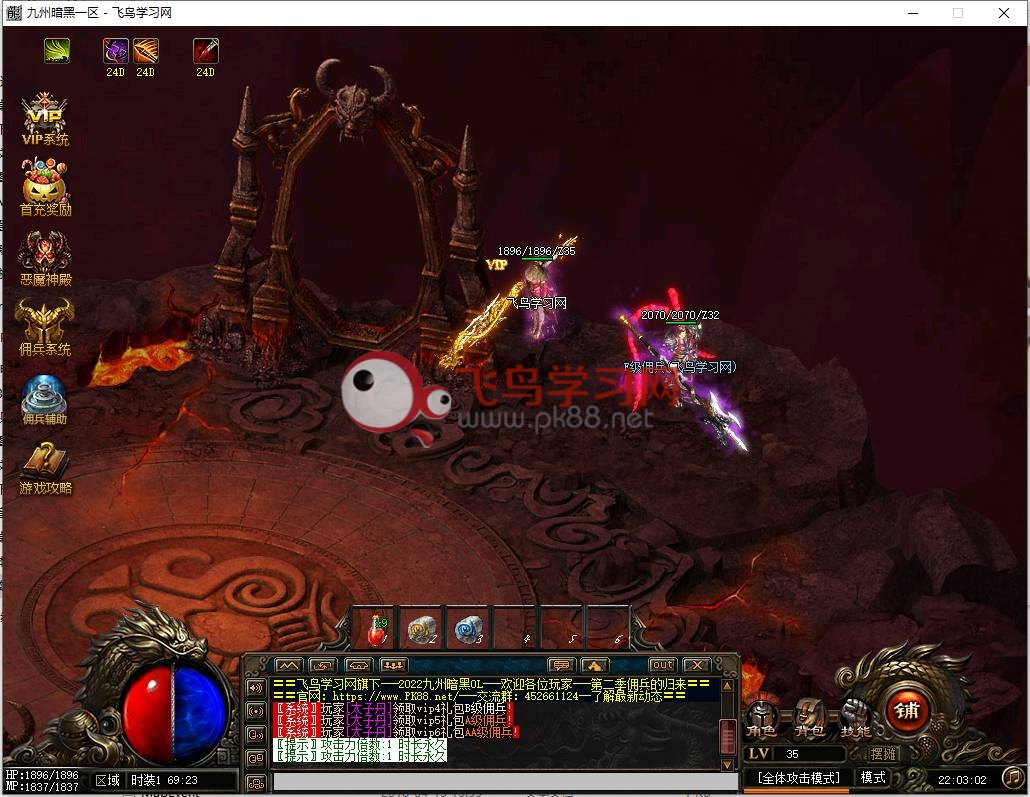Screen dimensions: 1030x797
Task: Focus the chat text input box
Action: click(490, 781)
